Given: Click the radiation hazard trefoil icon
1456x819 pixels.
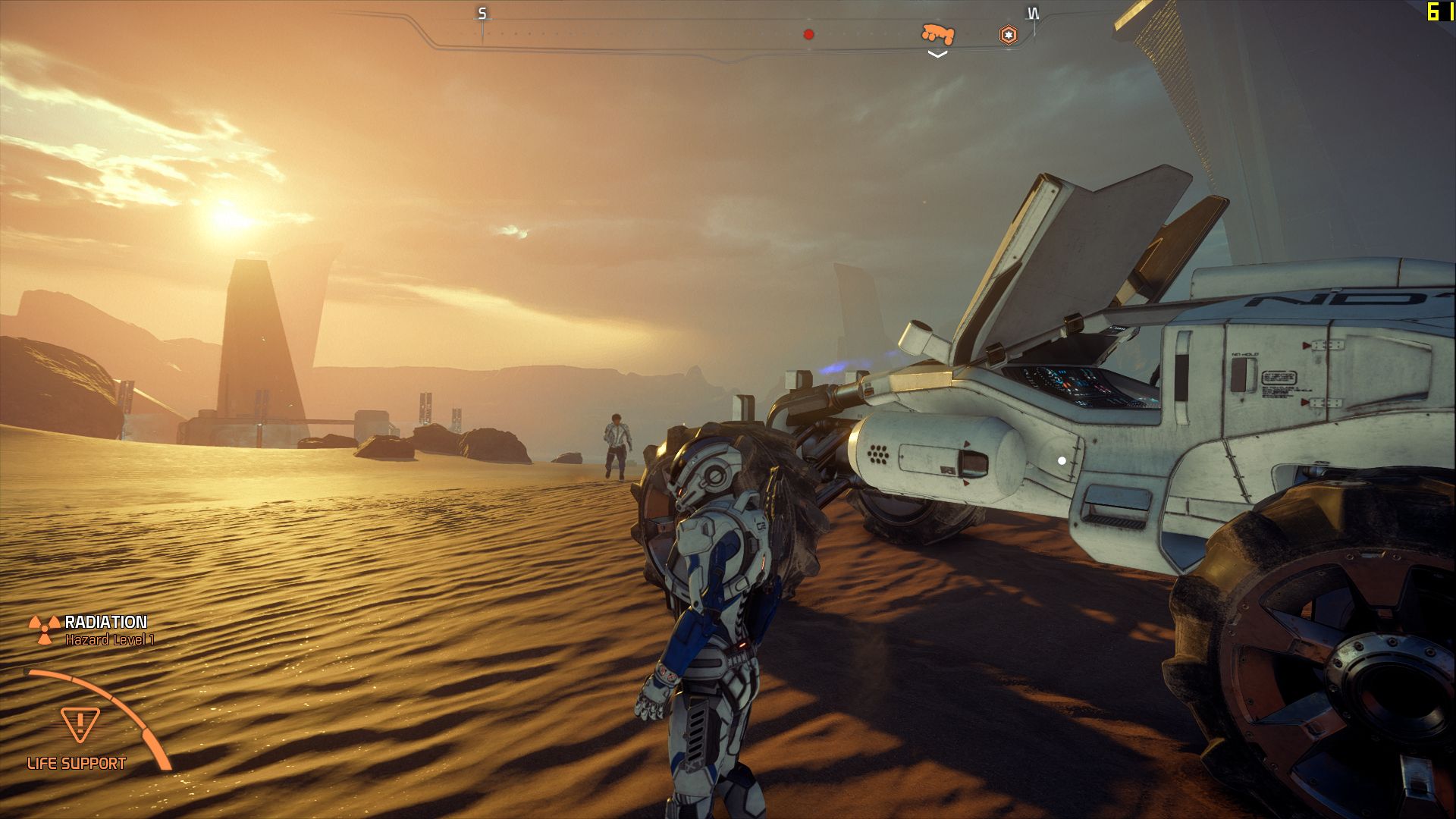Looking at the screenshot, I should (x=45, y=629).
